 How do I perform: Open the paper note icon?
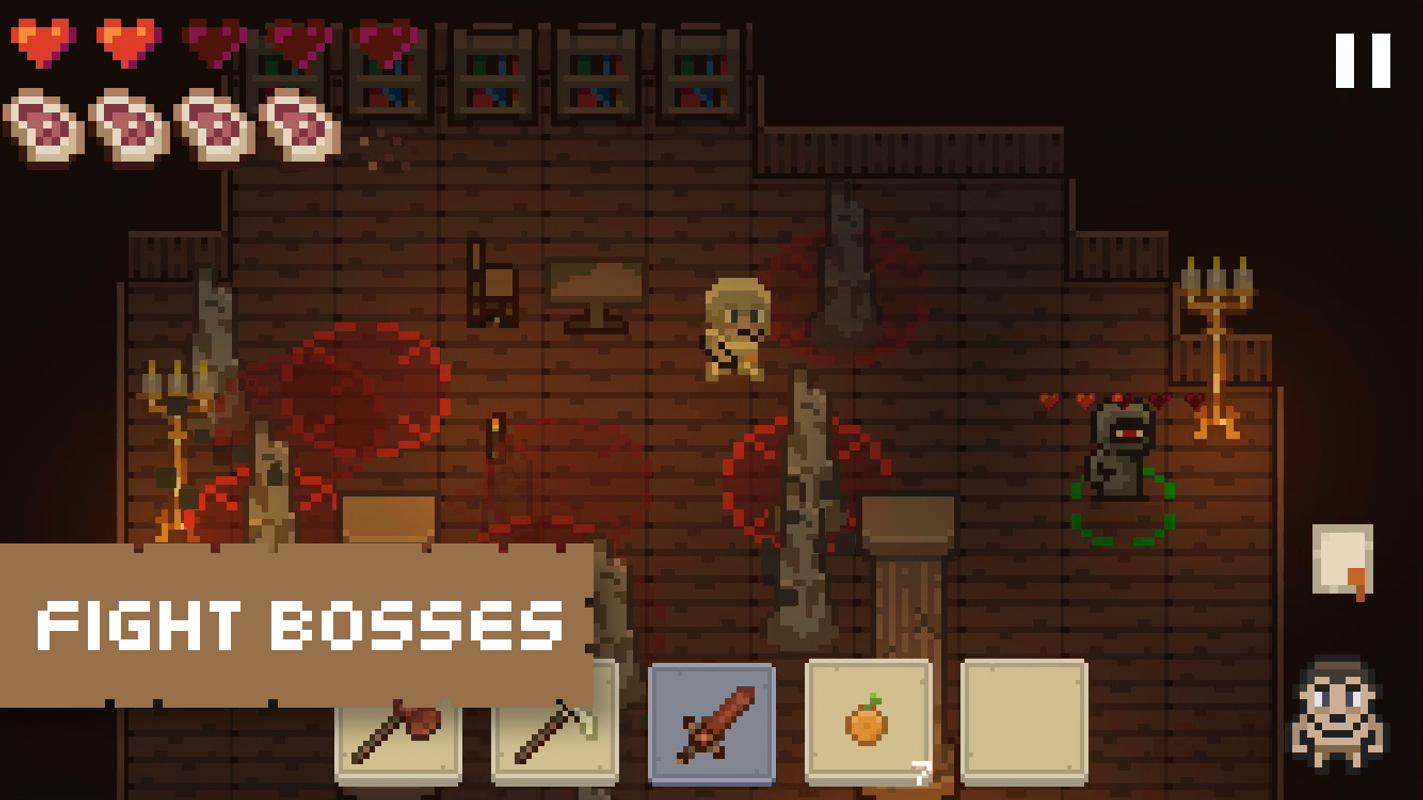click(x=1342, y=560)
